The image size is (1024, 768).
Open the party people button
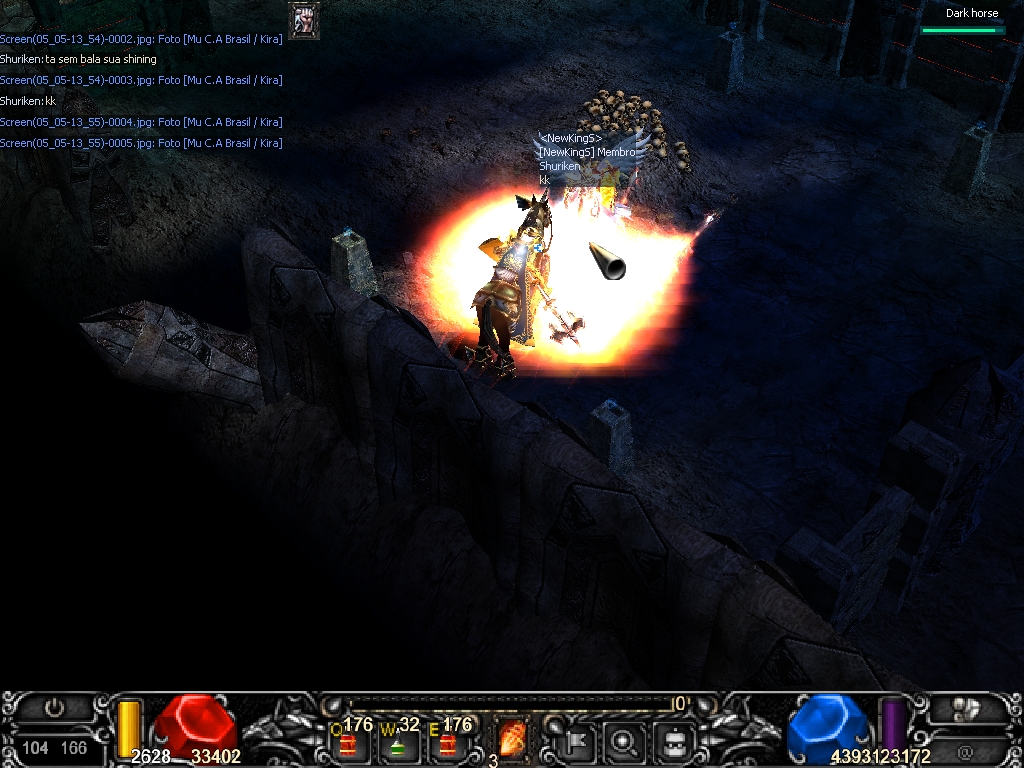[x=965, y=709]
